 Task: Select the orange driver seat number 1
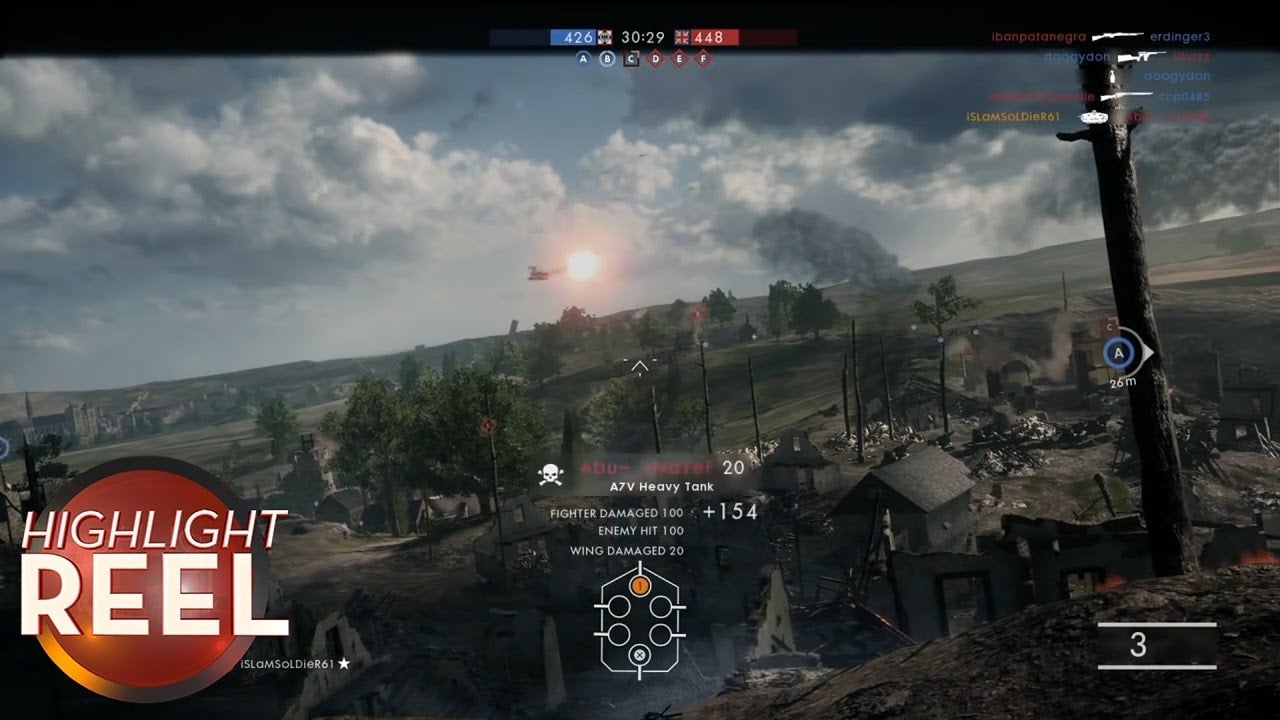pyautogui.click(x=640, y=584)
